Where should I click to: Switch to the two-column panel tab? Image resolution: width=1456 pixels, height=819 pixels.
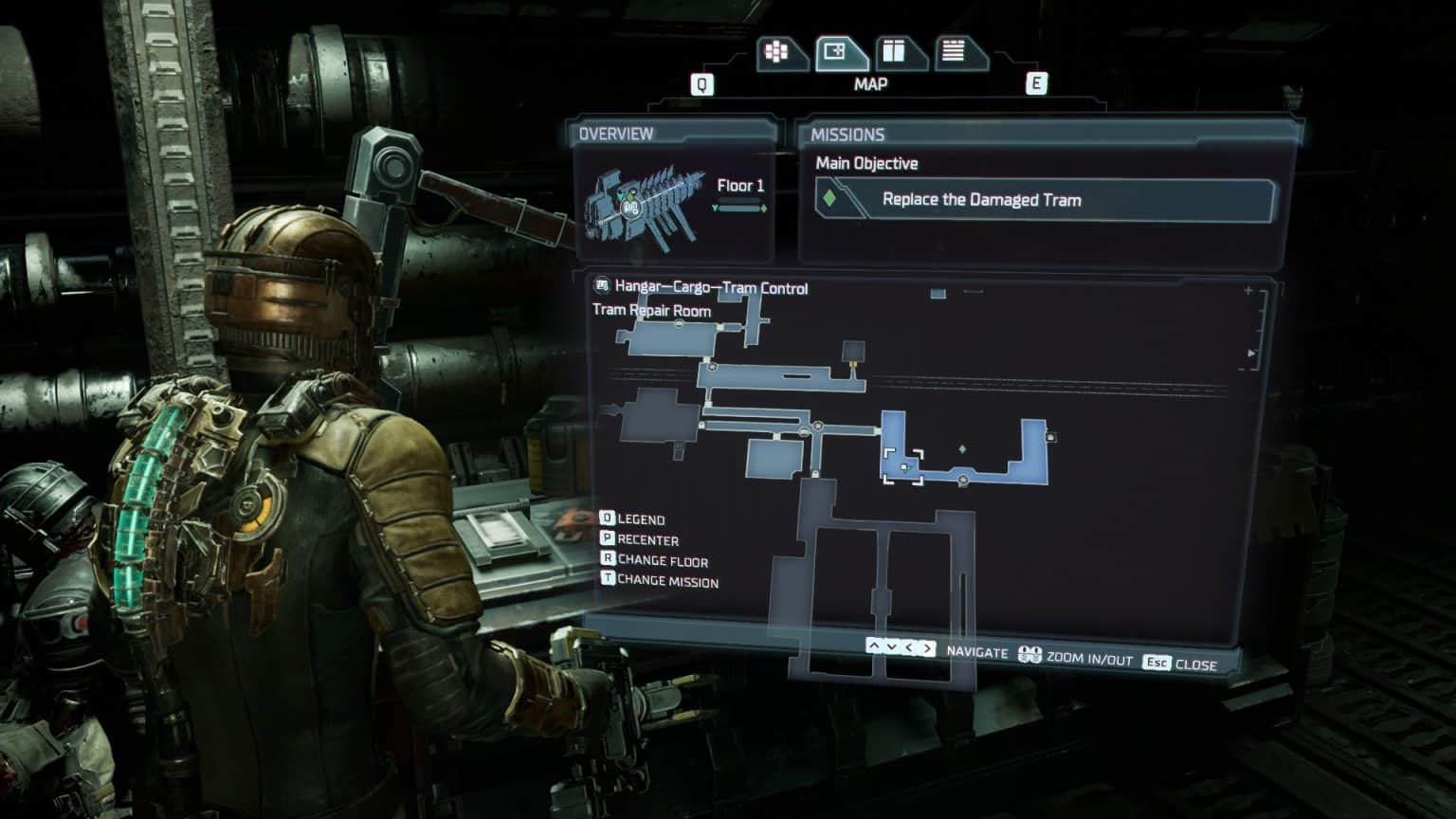(894, 52)
